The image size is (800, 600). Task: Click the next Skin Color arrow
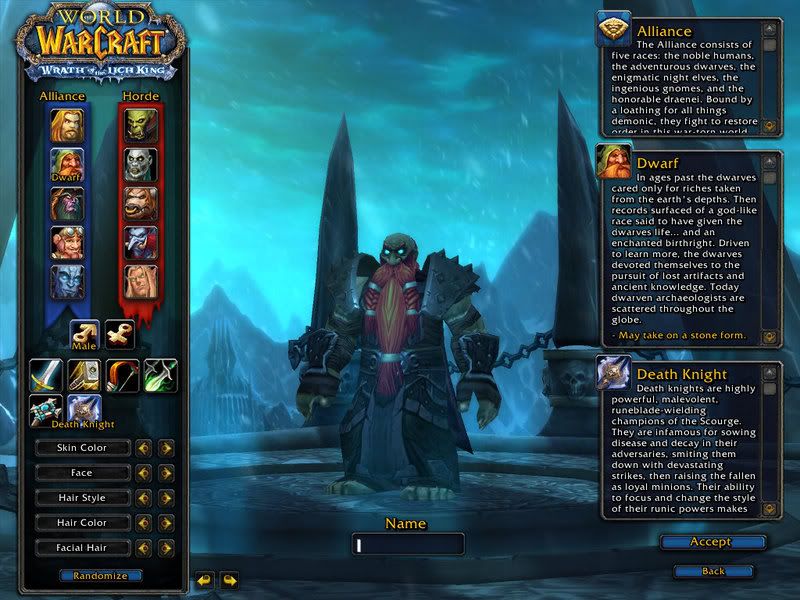(x=166, y=448)
